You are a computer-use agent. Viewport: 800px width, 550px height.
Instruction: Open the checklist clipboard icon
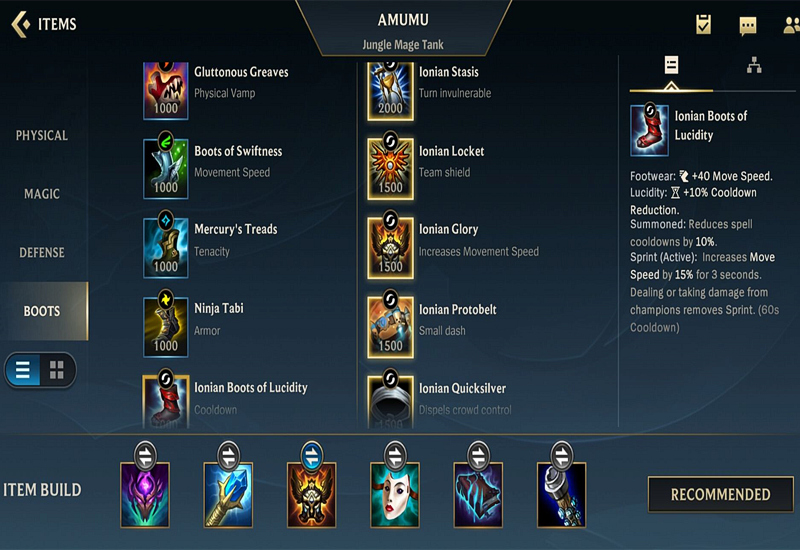704,25
